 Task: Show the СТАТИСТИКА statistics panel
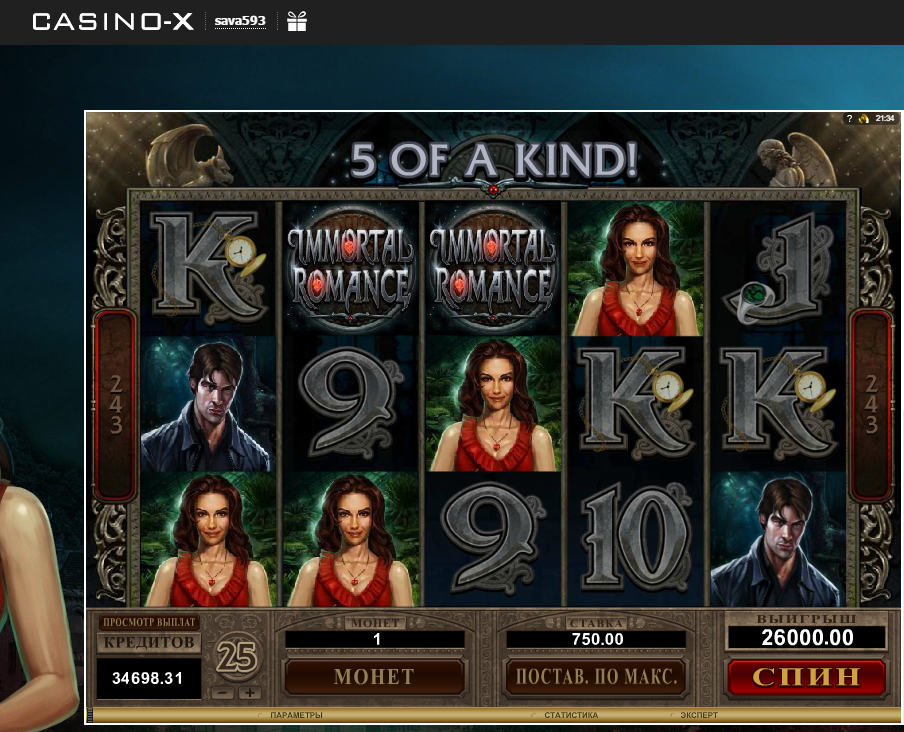pos(570,715)
